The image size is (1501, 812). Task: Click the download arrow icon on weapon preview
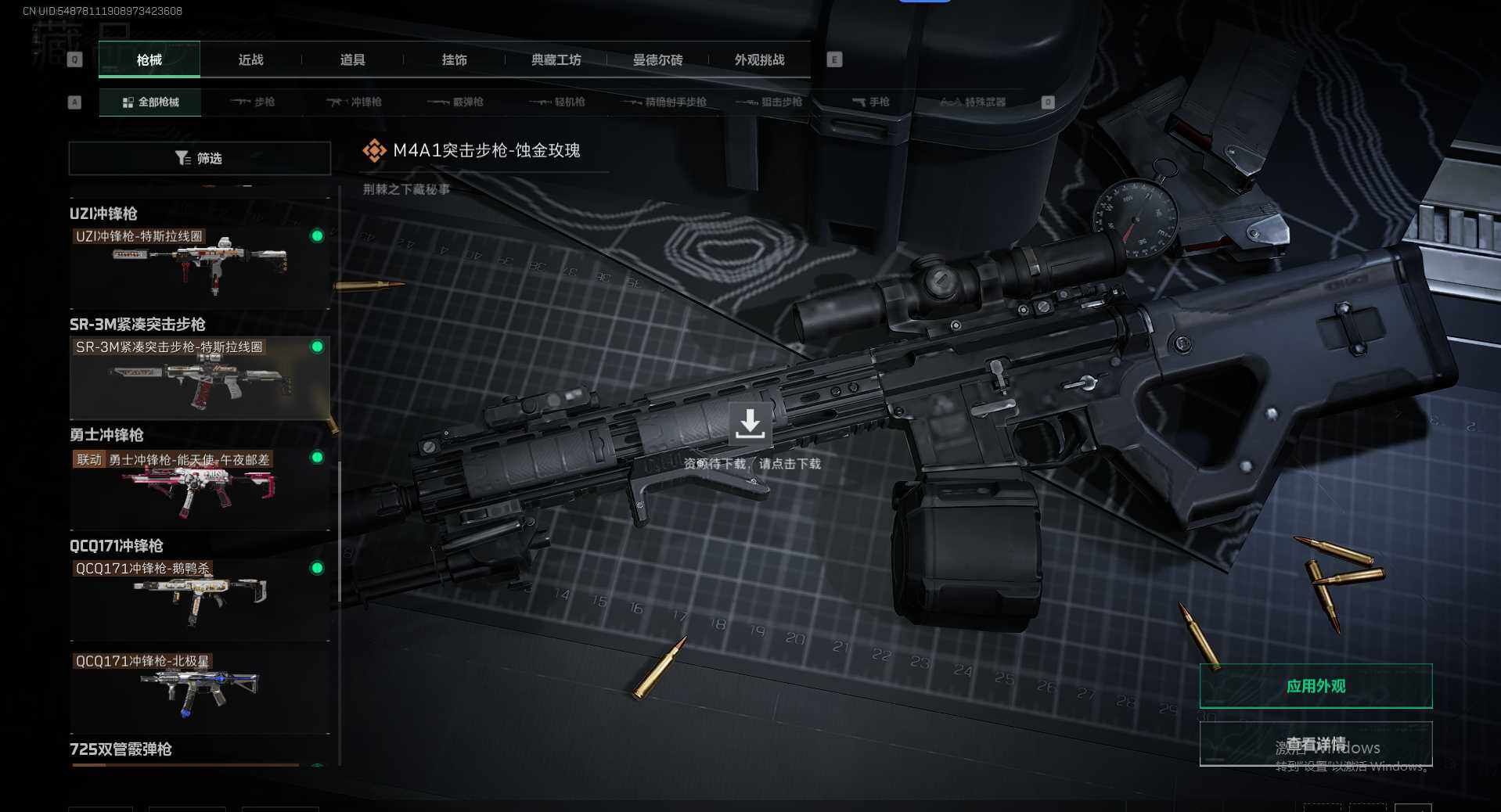click(x=750, y=424)
